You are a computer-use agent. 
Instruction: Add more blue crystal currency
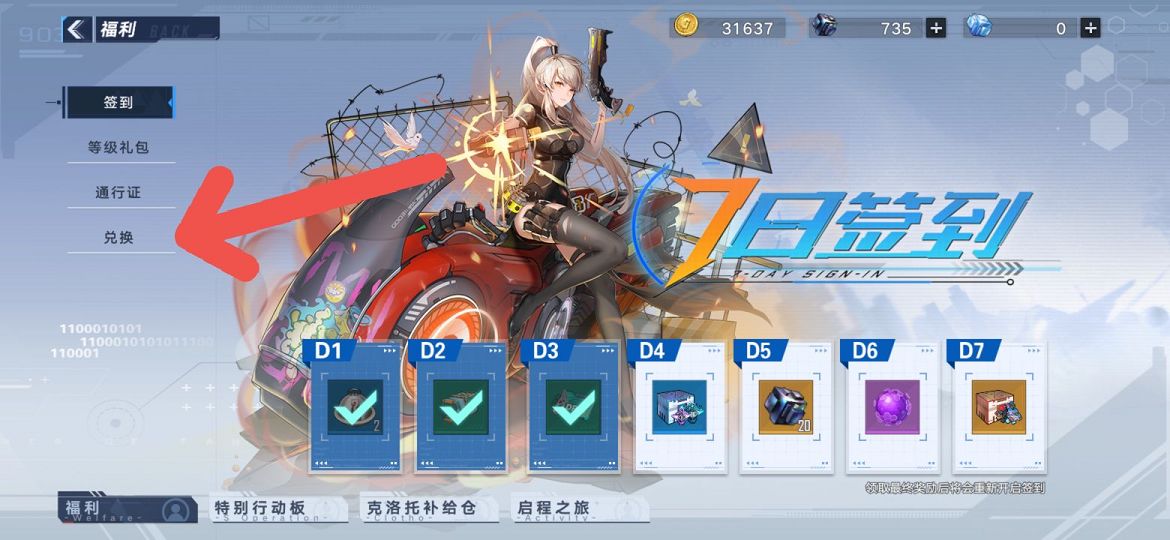1090,28
